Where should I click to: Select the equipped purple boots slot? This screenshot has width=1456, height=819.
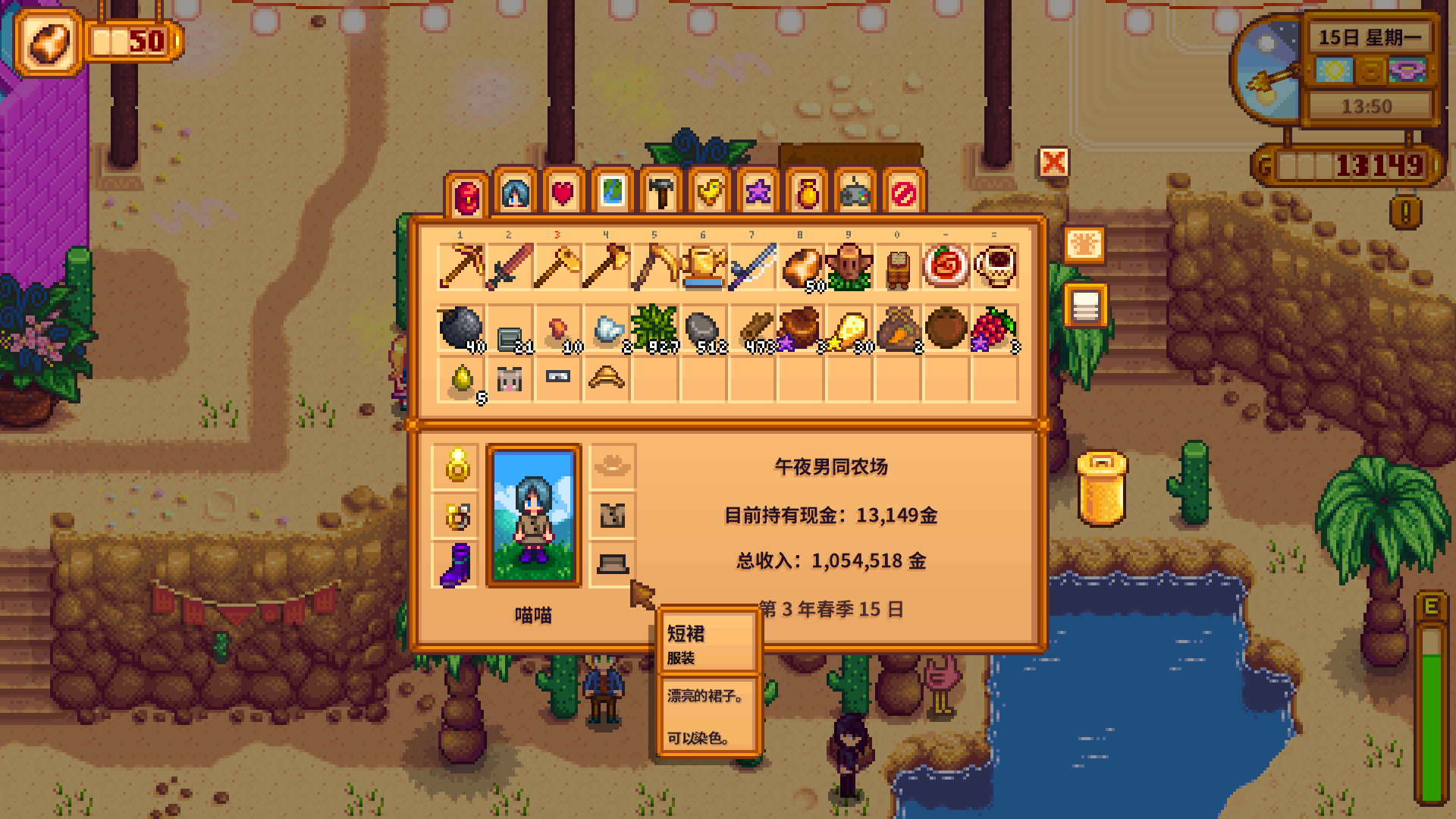click(456, 564)
